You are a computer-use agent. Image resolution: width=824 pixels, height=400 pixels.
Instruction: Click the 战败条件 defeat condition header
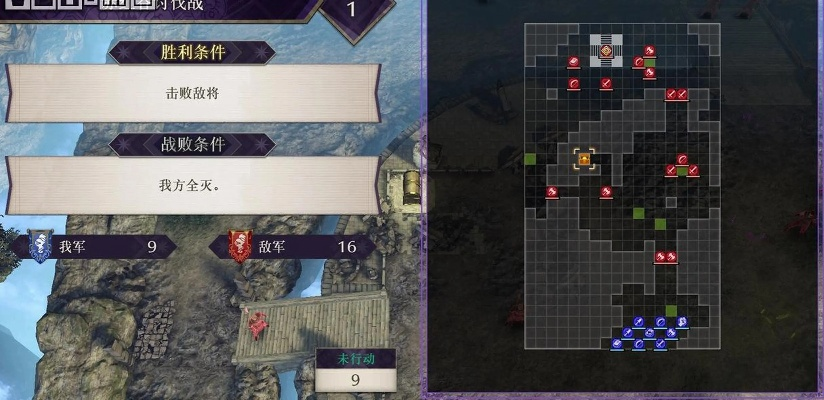(x=191, y=144)
